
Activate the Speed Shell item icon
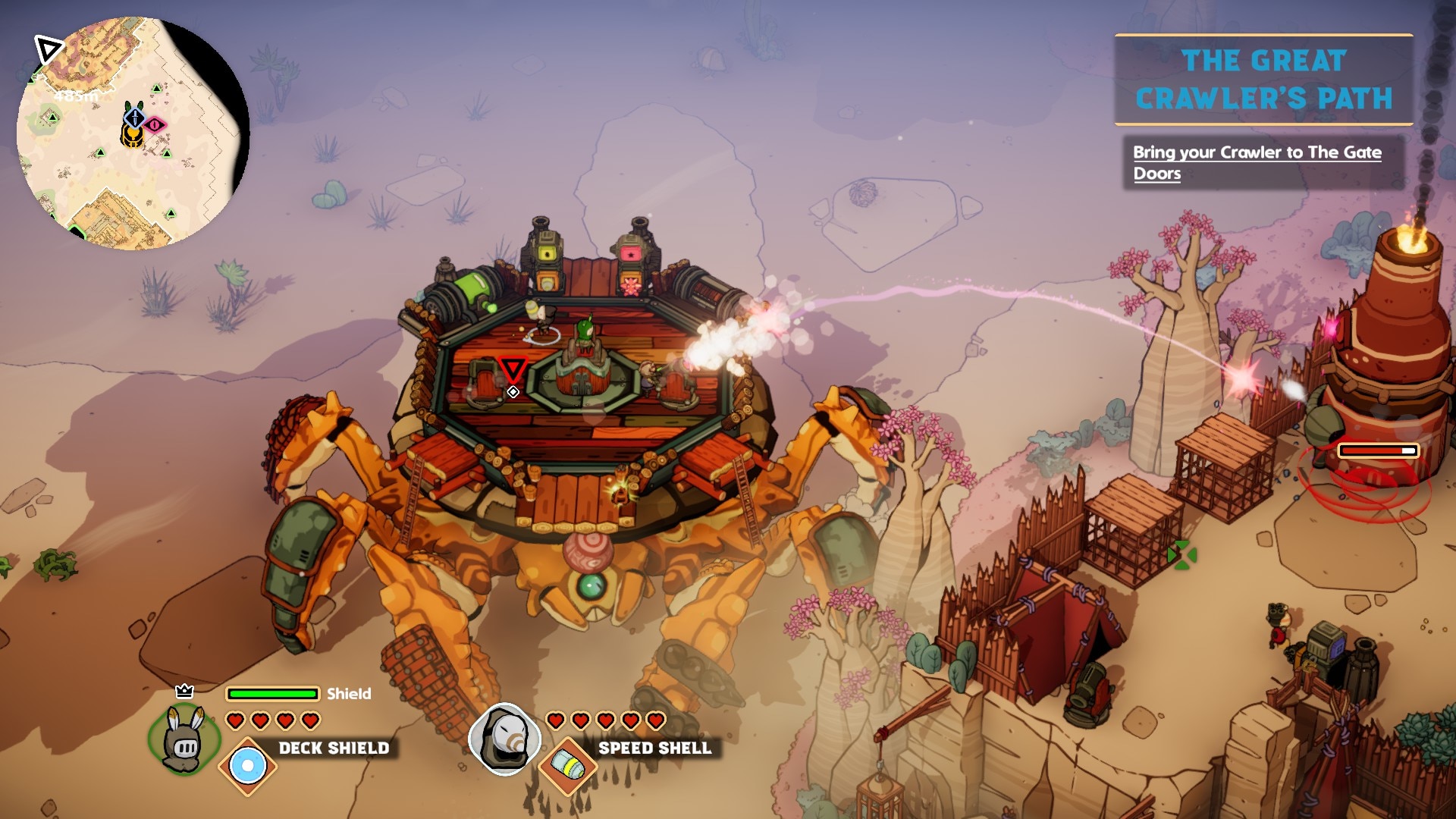(x=568, y=766)
